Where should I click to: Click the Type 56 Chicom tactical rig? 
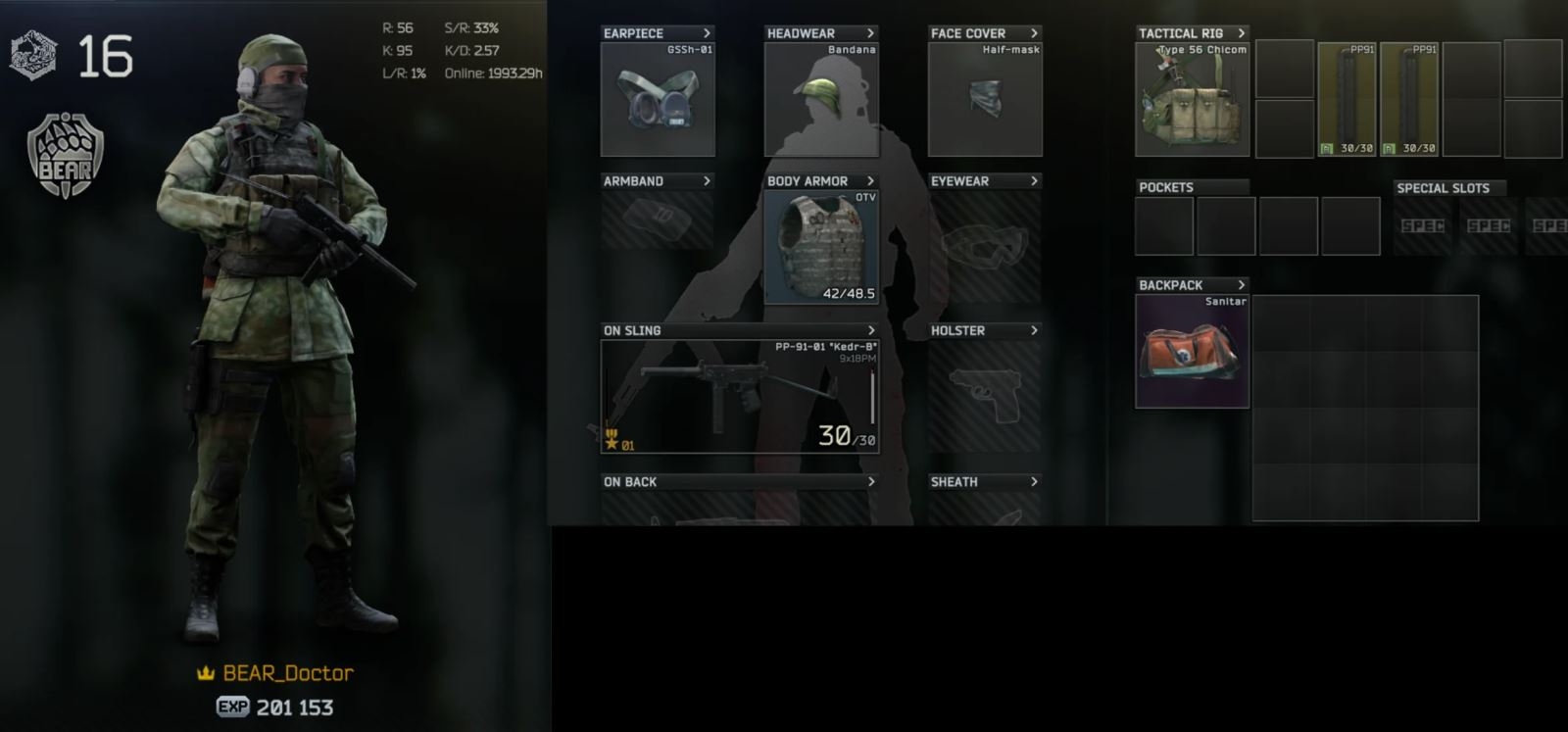point(1191,98)
